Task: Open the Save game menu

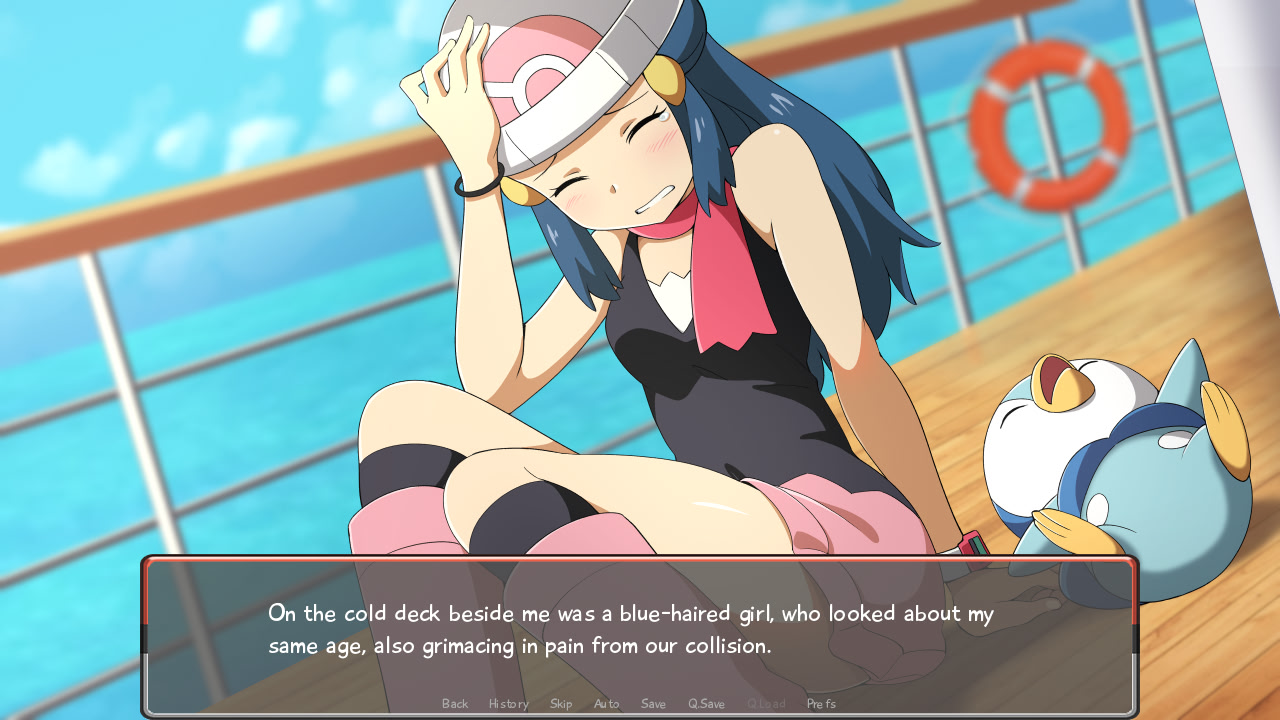Action: tap(653, 704)
